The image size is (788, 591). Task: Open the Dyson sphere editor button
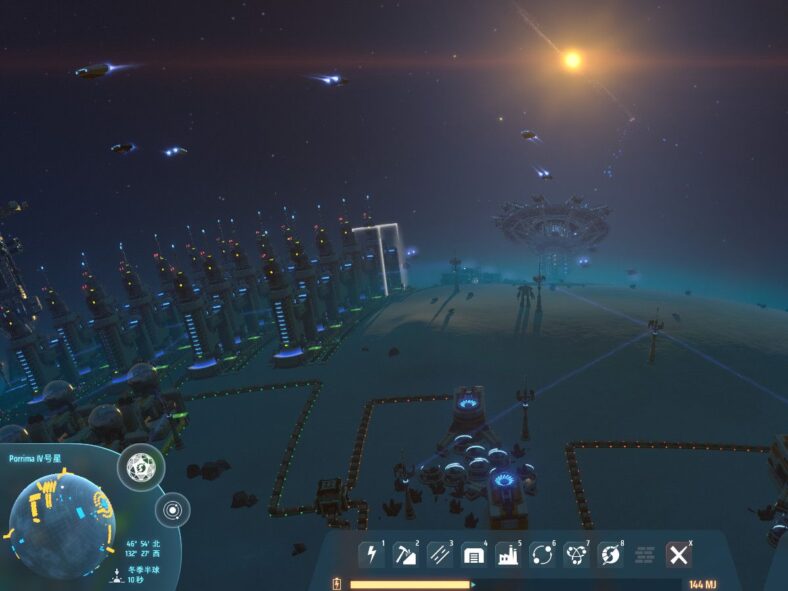pyautogui.click(x=141, y=466)
